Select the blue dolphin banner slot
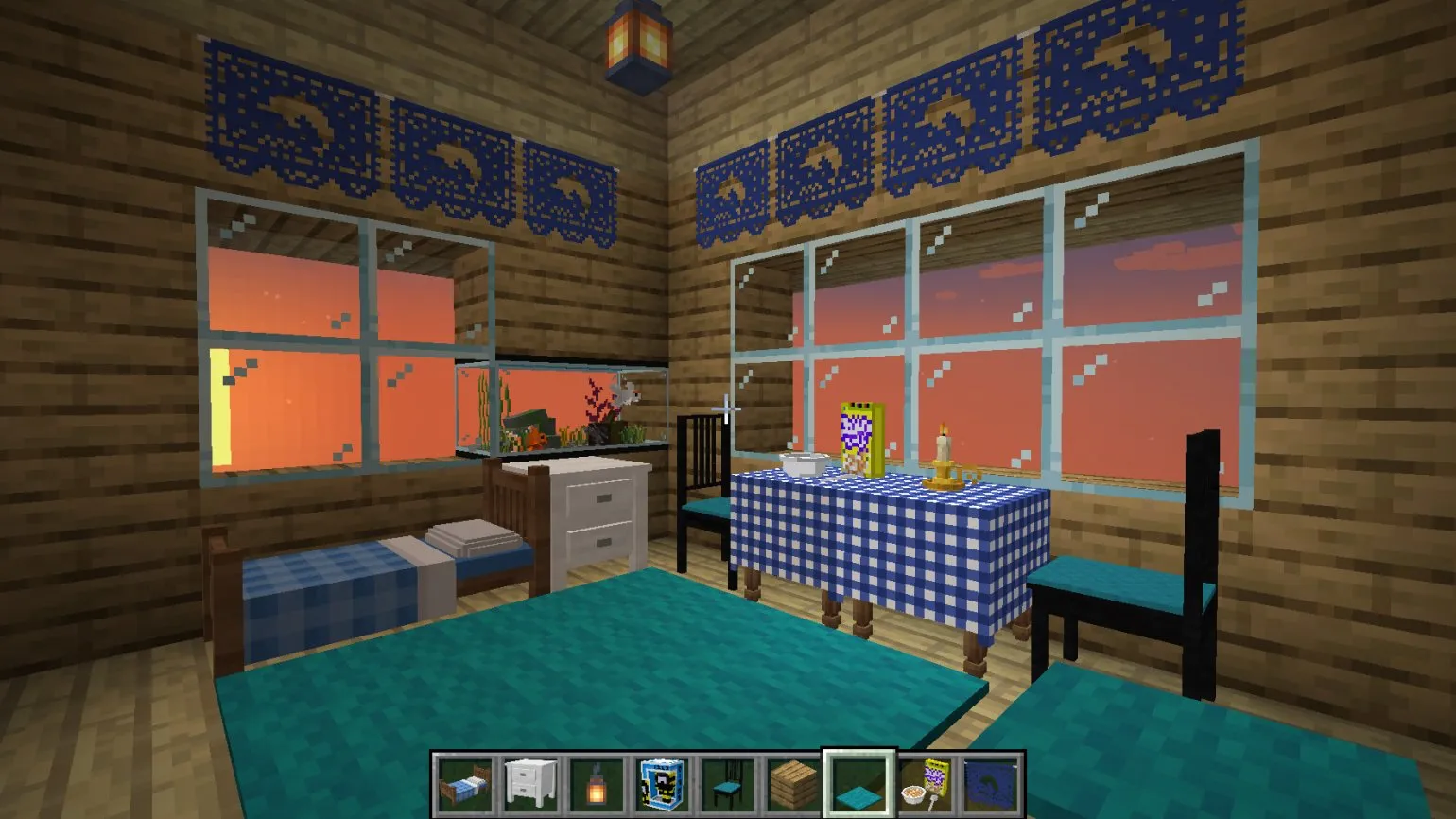Image resolution: width=1456 pixels, height=819 pixels. point(990,783)
